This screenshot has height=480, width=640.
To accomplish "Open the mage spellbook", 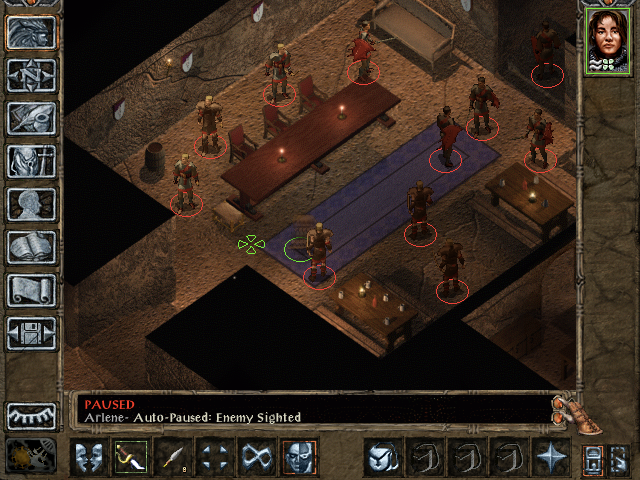I will point(32,247).
